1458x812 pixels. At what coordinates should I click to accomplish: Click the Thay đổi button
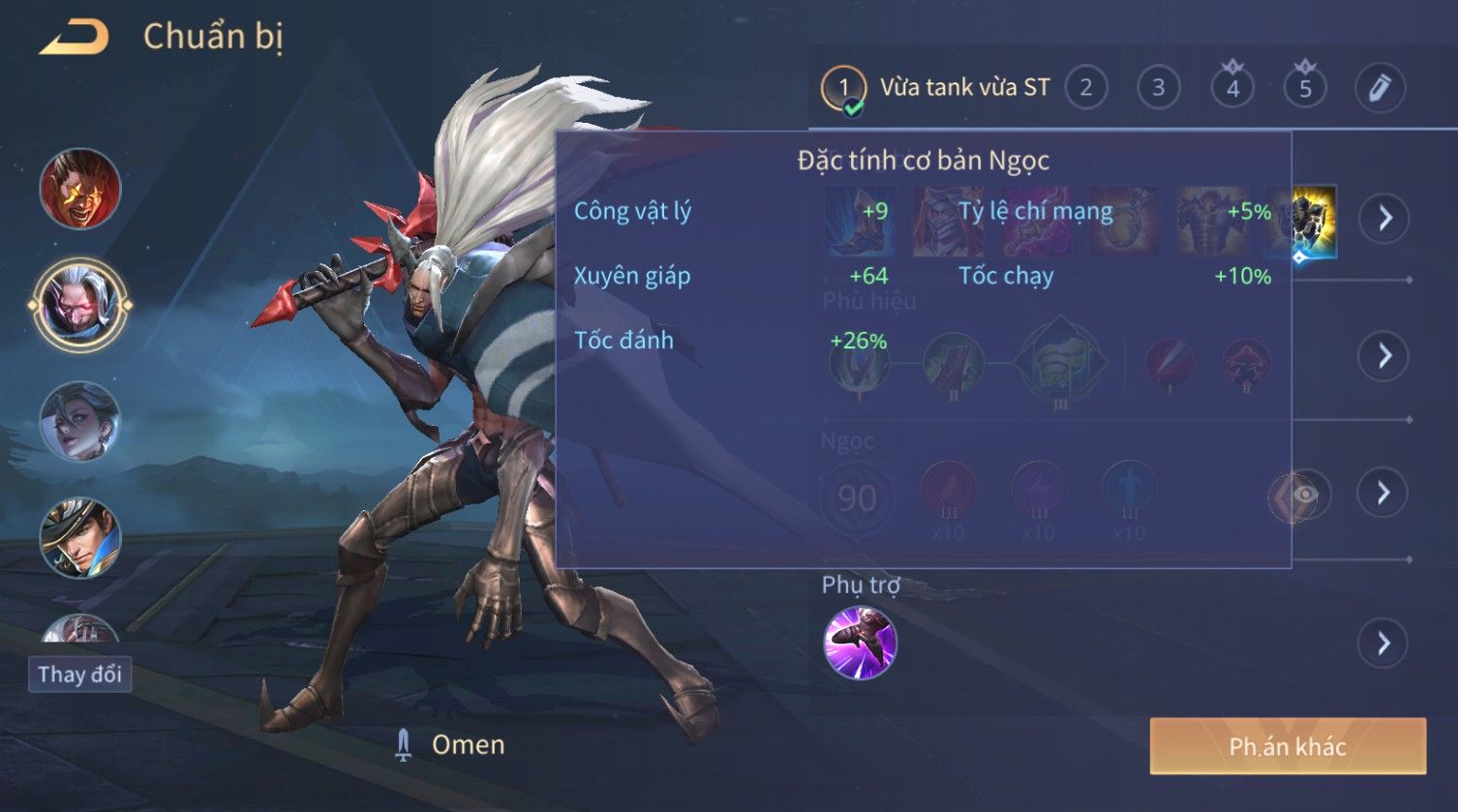(x=80, y=674)
